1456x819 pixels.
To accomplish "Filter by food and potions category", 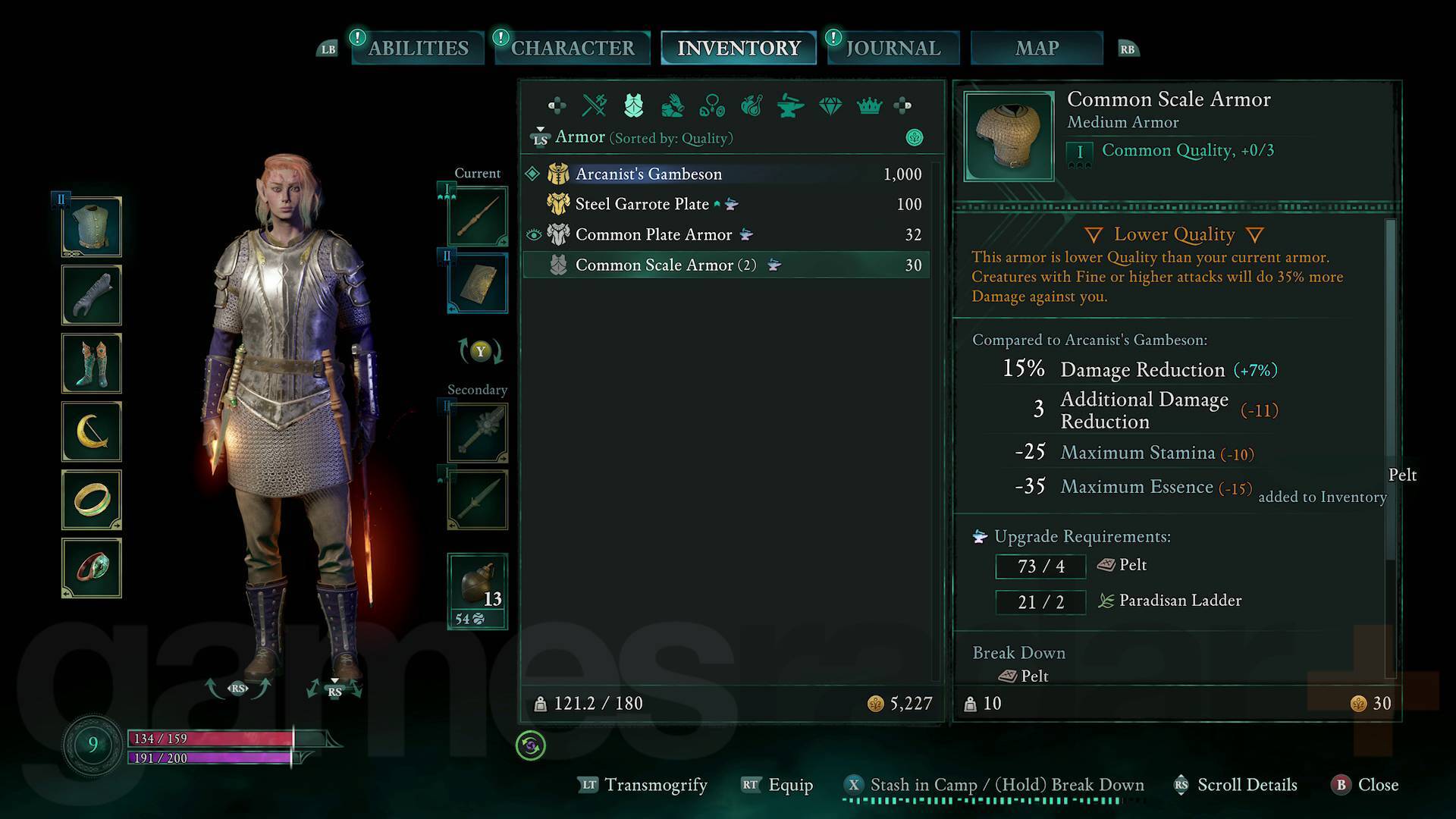I will pos(752,105).
